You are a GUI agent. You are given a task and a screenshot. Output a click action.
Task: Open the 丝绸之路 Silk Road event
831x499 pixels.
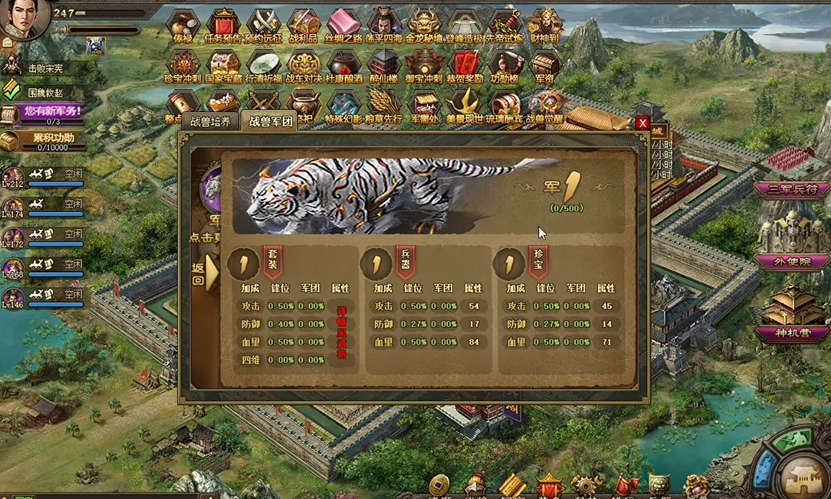pos(343,24)
